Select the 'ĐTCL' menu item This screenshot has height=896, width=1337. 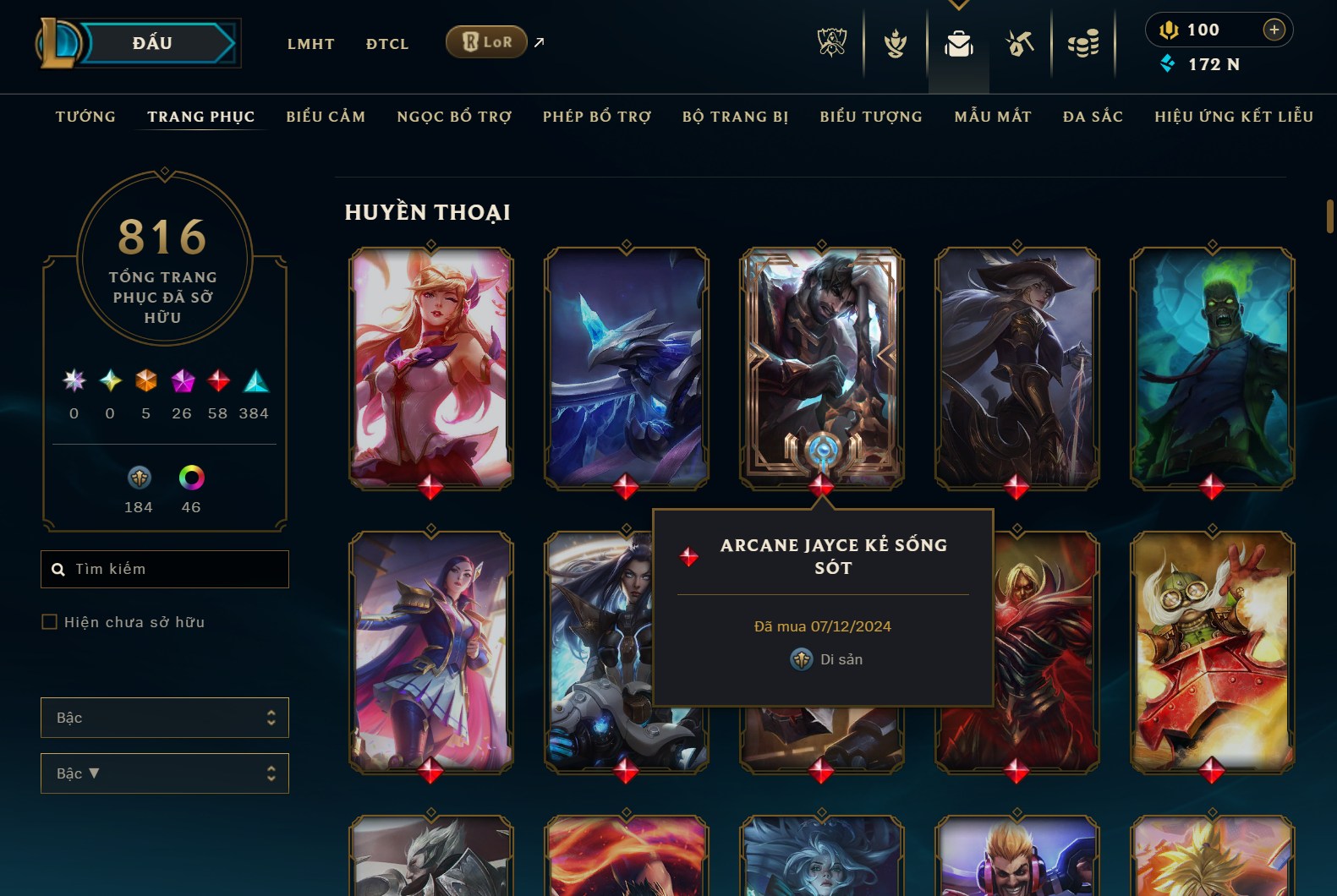(x=387, y=43)
